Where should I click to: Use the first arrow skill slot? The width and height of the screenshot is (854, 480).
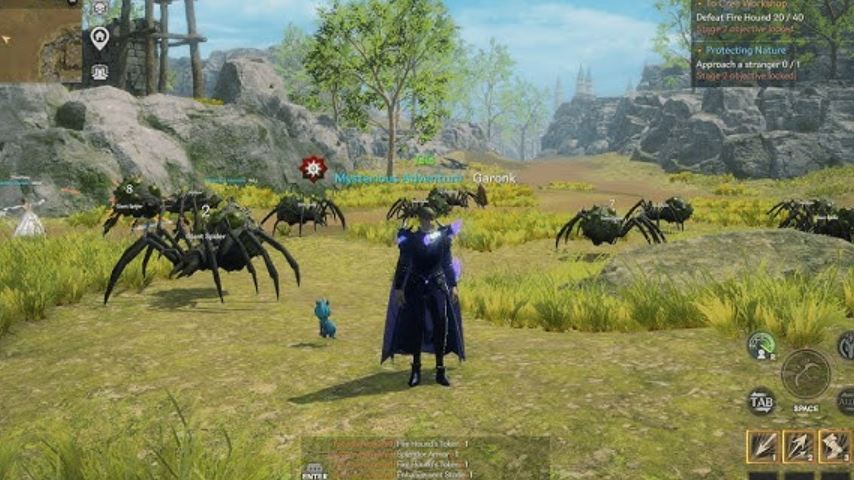coord(763,446)
